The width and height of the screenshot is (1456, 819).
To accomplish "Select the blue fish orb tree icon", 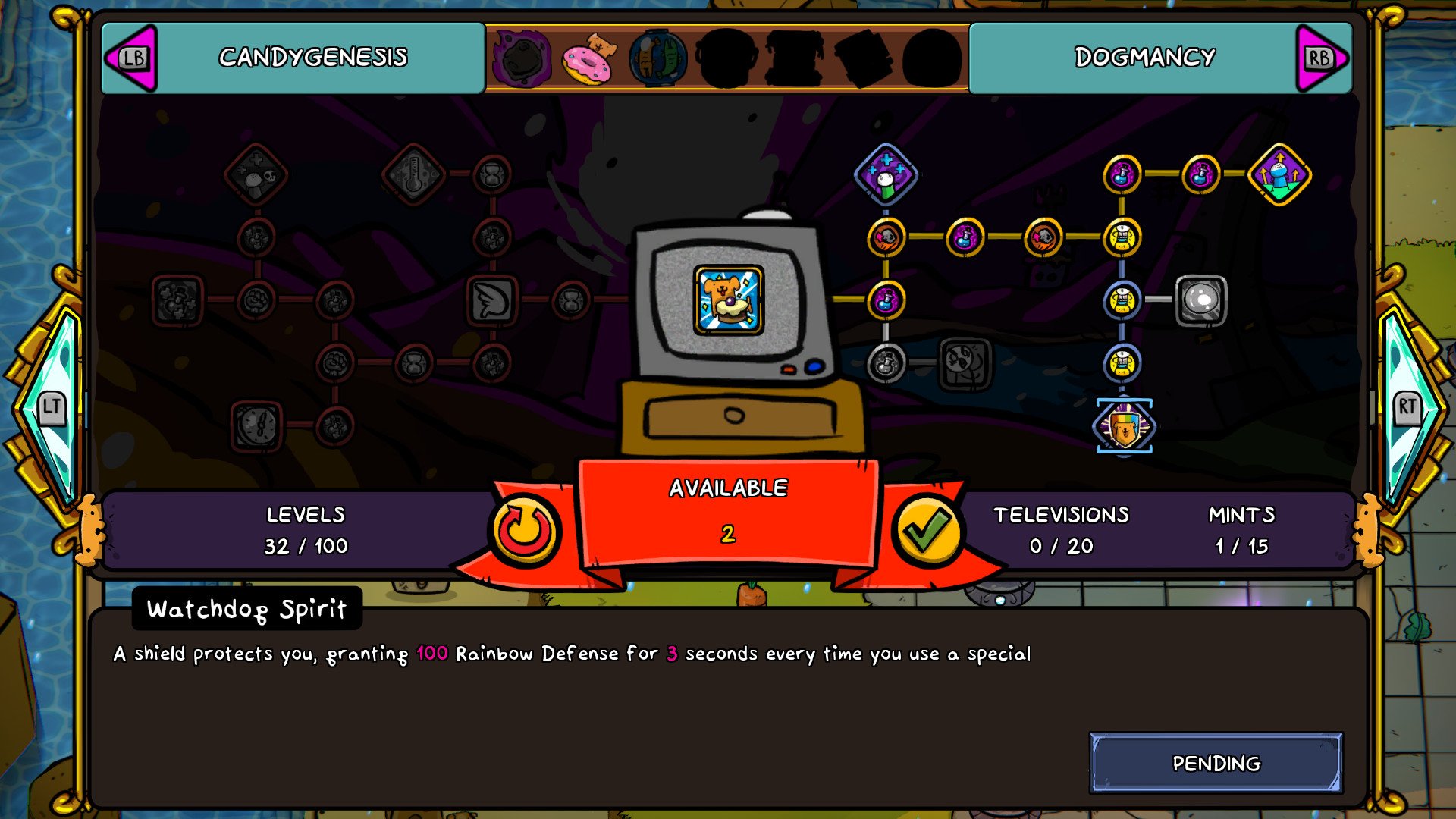I will (657, 58).
